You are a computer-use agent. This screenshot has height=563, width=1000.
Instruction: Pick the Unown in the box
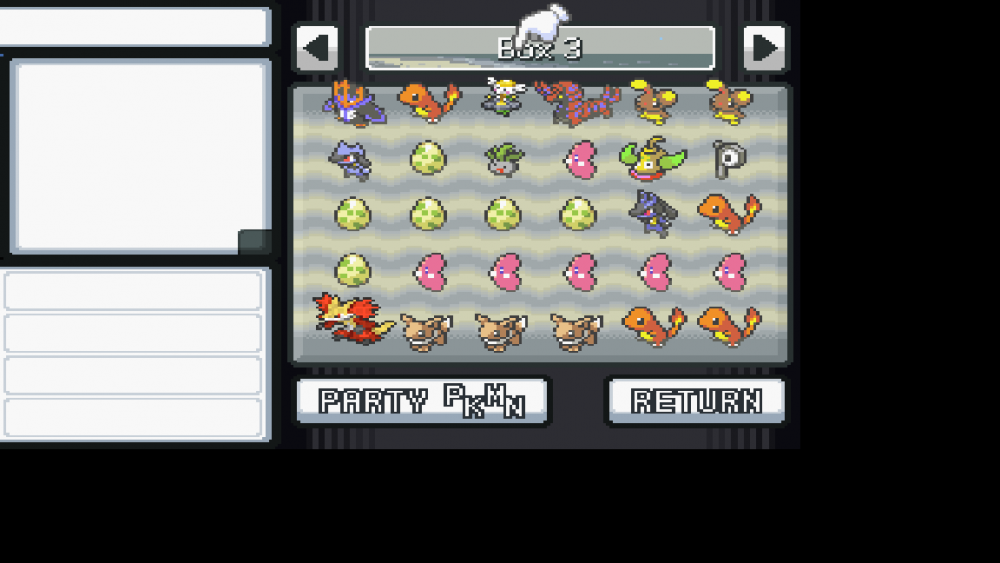[729, 159]
